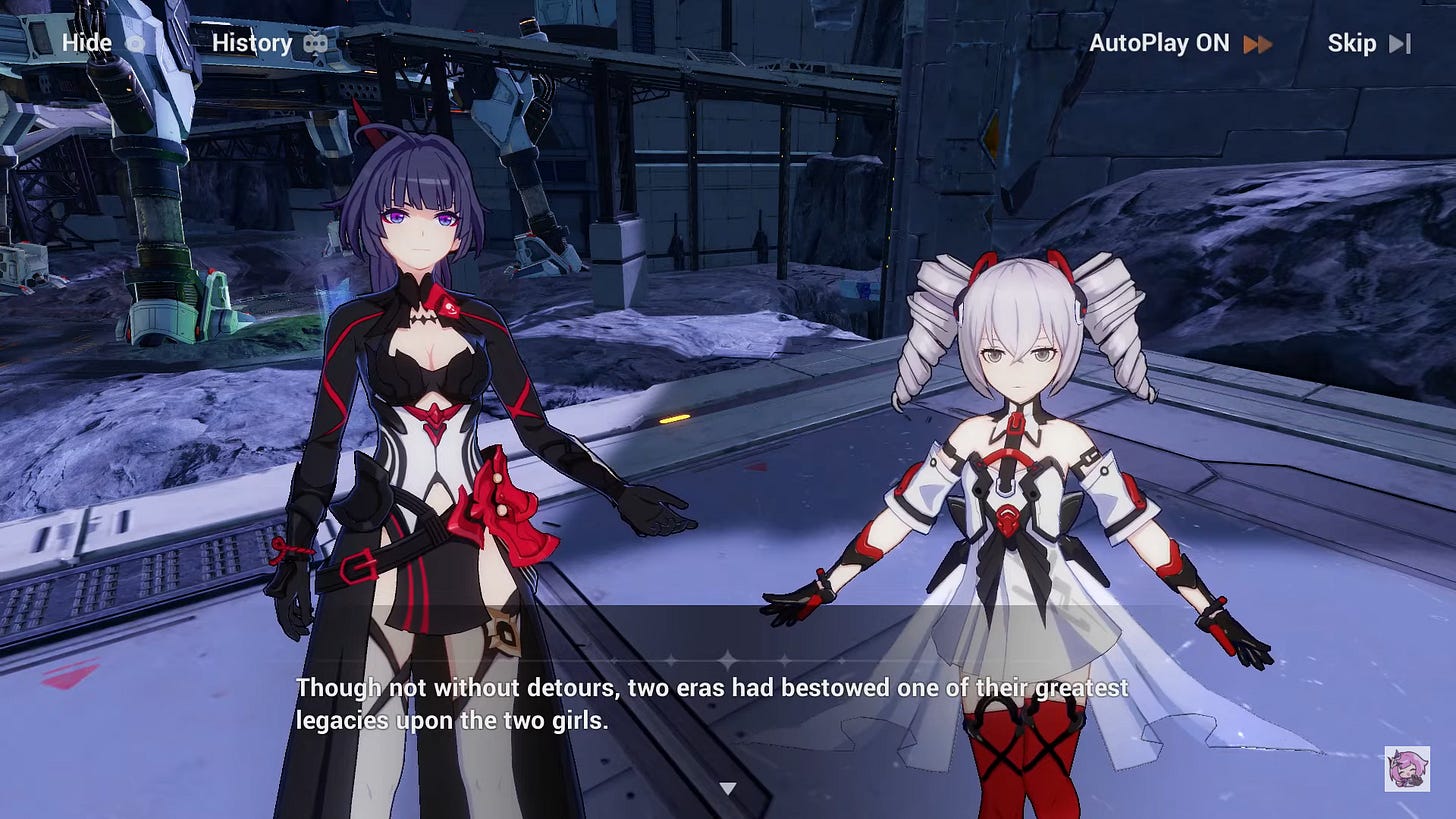Hide the dialogue interface
The width and height of the screenshot is (1456, 819).
[x=103, y=43]
